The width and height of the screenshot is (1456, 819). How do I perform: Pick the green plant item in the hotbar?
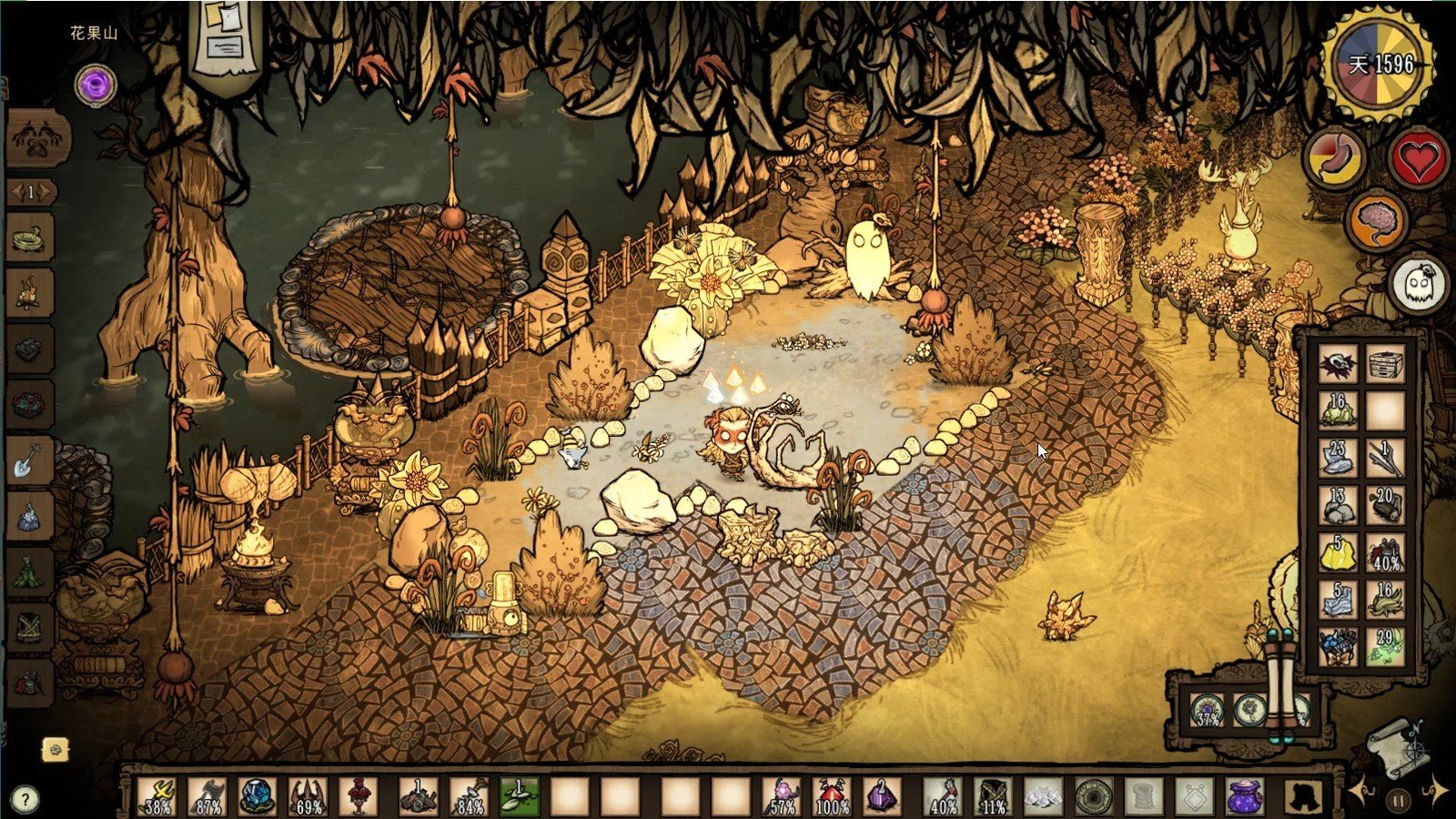pyautogui.click(x=519, y=792)
